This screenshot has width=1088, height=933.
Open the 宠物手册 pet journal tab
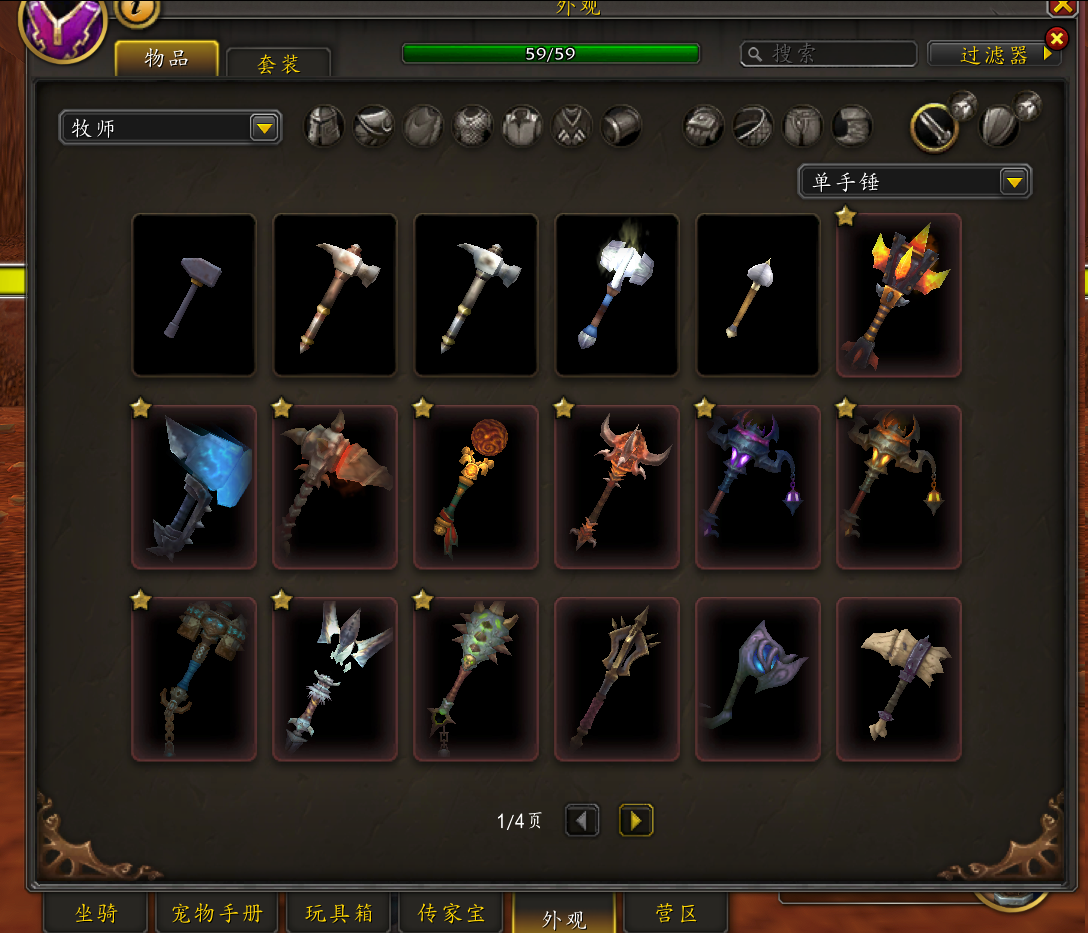coord(217,913)
